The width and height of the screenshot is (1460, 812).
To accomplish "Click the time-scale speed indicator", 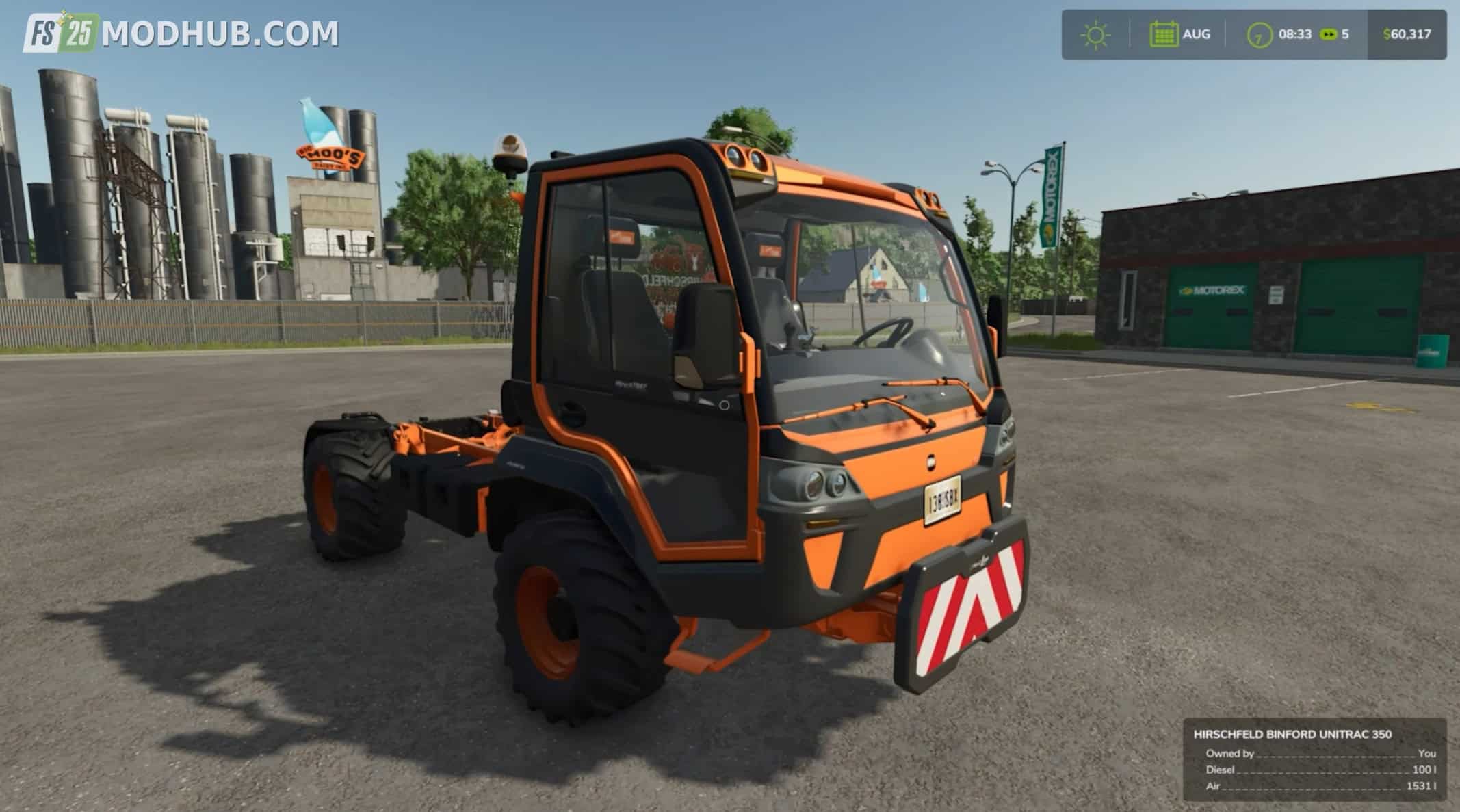I will [1334, 34].
